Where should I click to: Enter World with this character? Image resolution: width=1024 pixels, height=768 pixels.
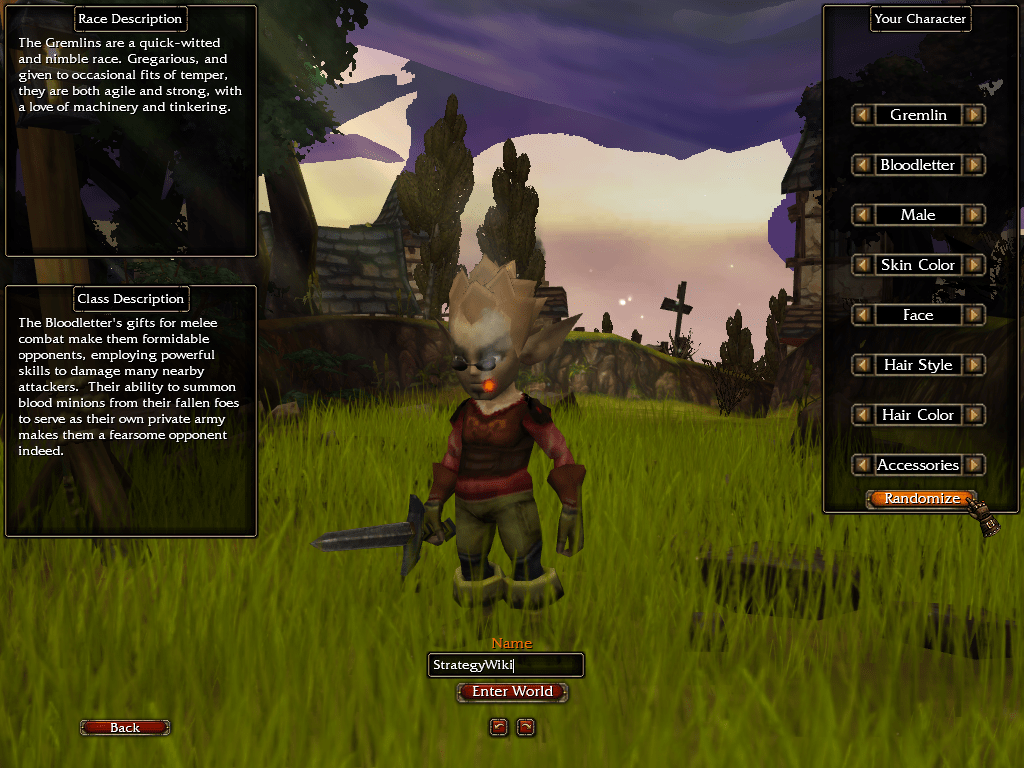point(512,692)
